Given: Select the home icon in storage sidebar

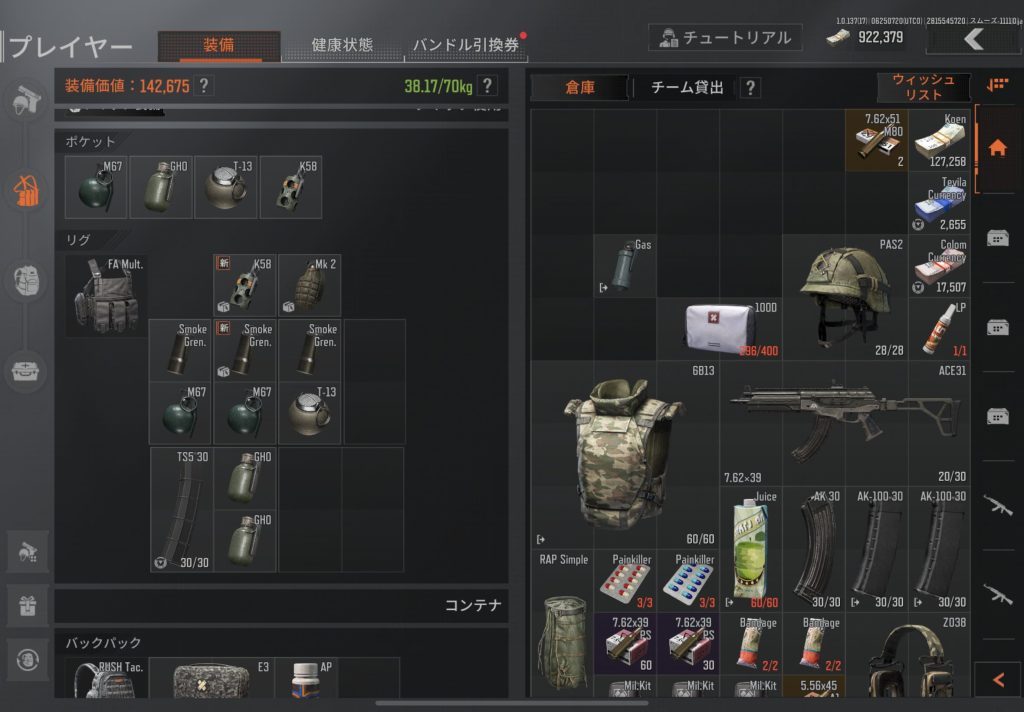Looking at the screenshot, I should coord(997,148).
